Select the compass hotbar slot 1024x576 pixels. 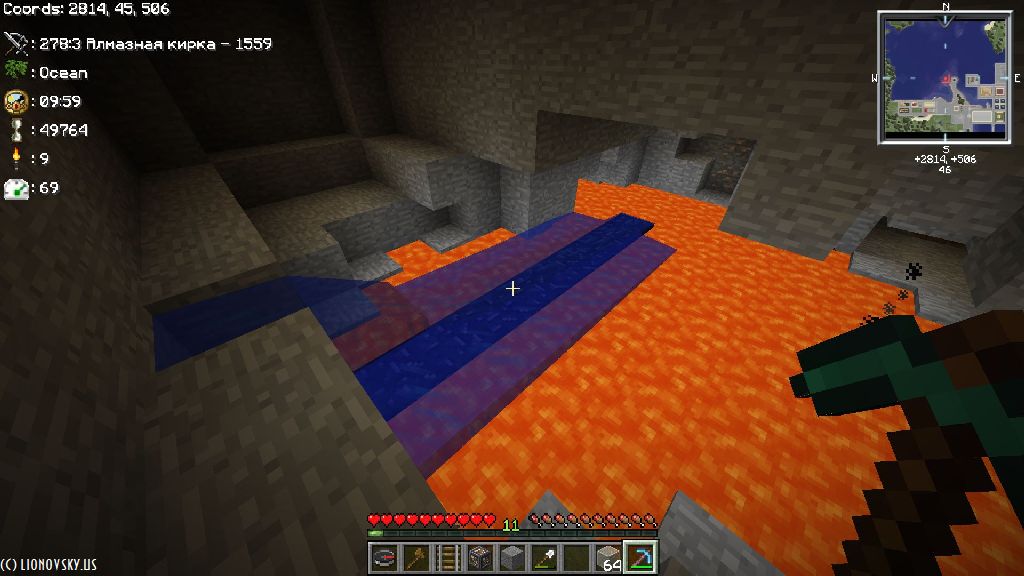pyautogui.click(x=385, y=557)
